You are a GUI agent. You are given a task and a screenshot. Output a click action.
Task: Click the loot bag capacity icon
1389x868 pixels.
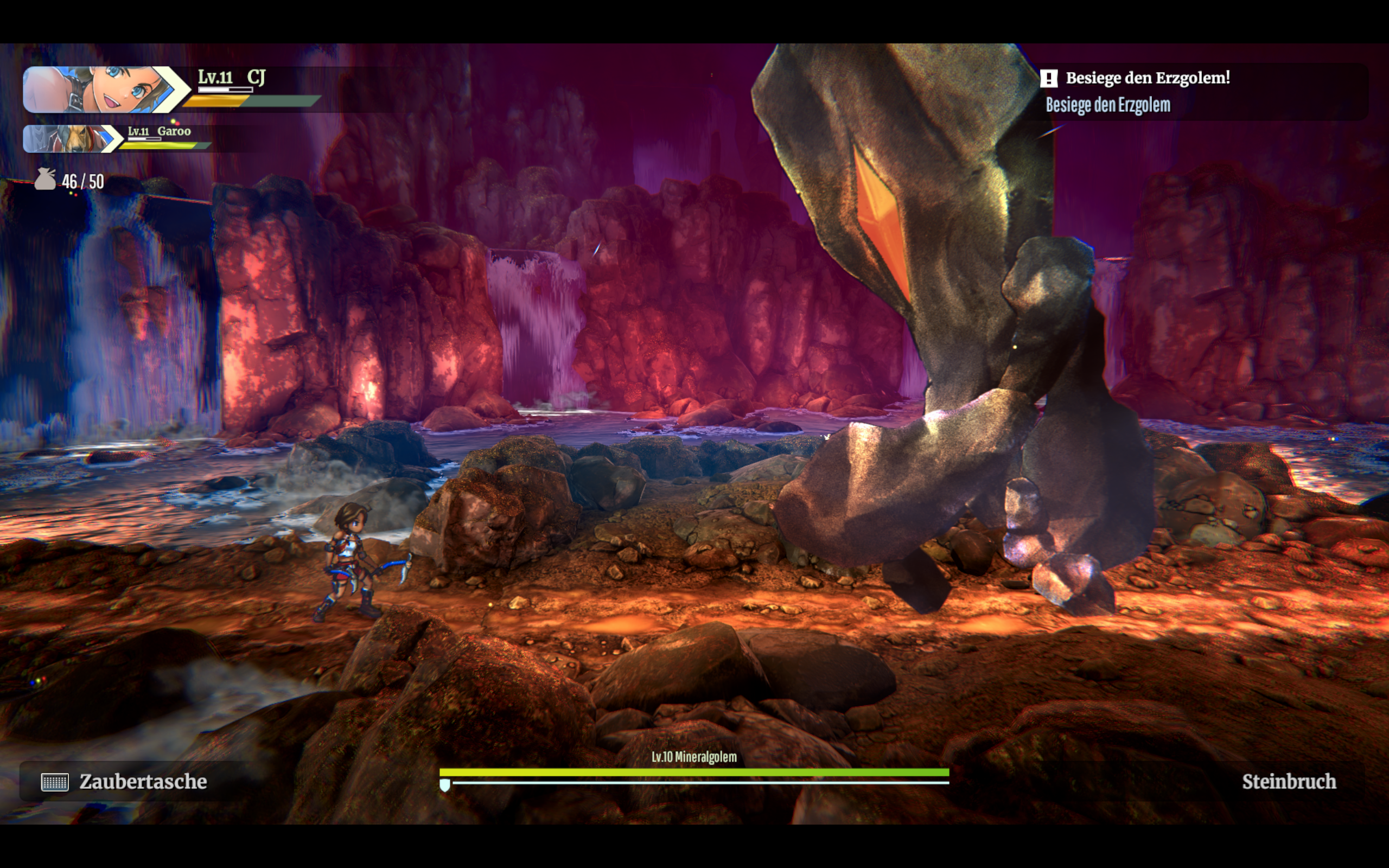point(46,180)
